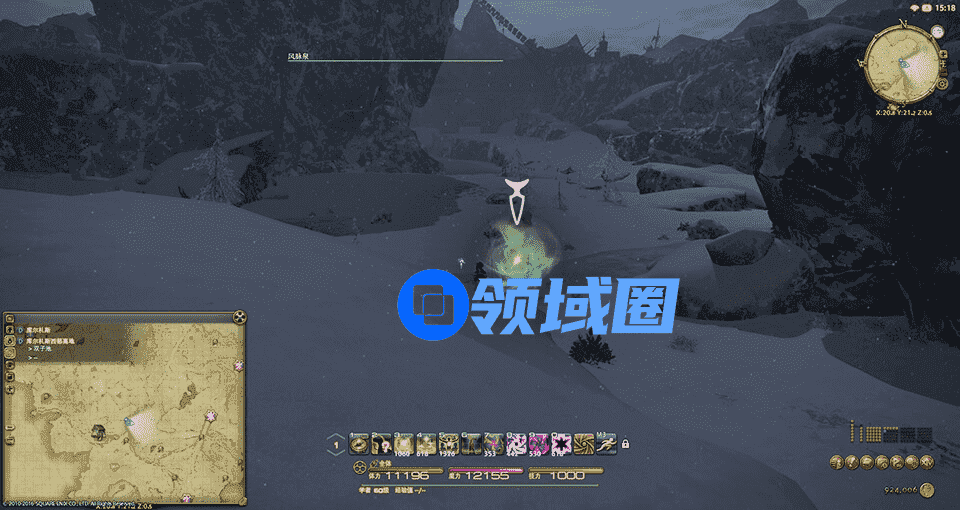This screenshot has height=510, width=960.
Task: Open the leftmost round main menu icon
Action: click(836, 461)
